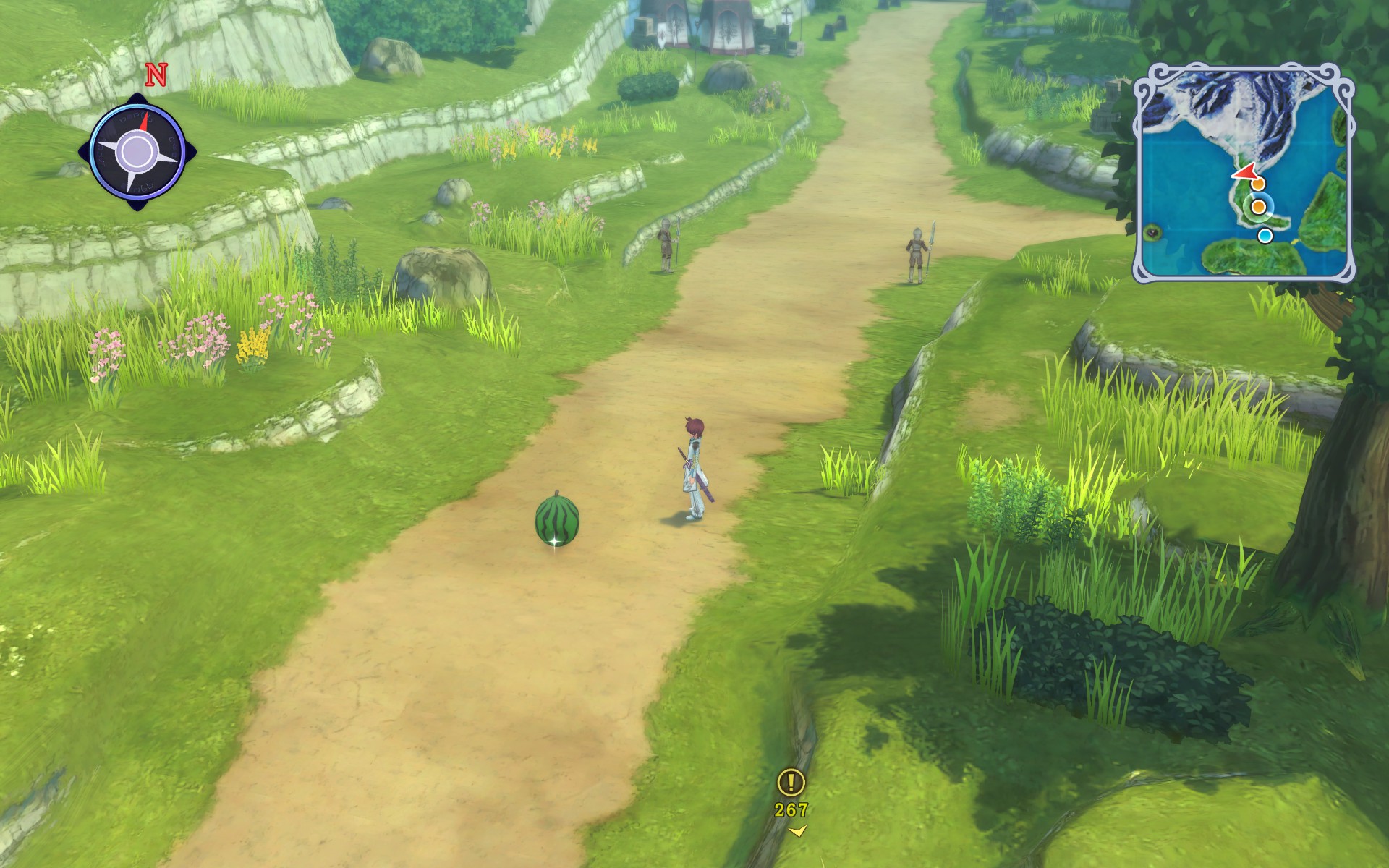Select the red player arrow on the minimap

coord(1244,173)
